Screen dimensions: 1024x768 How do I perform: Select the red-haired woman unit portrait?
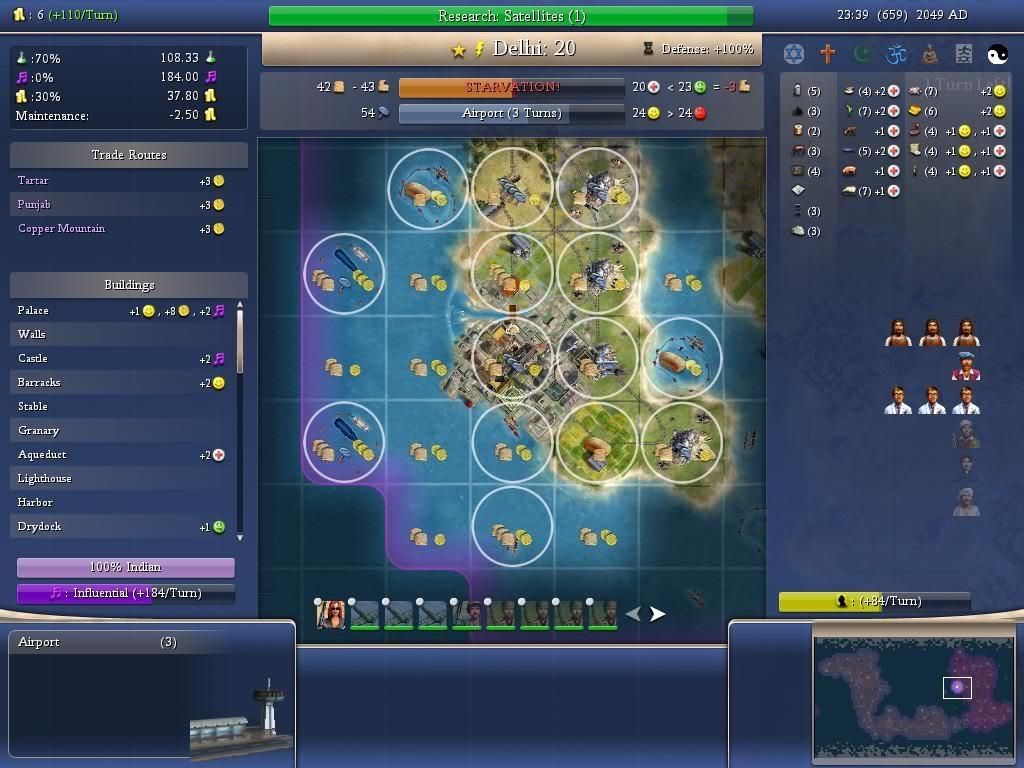click(x=331, y=614)
